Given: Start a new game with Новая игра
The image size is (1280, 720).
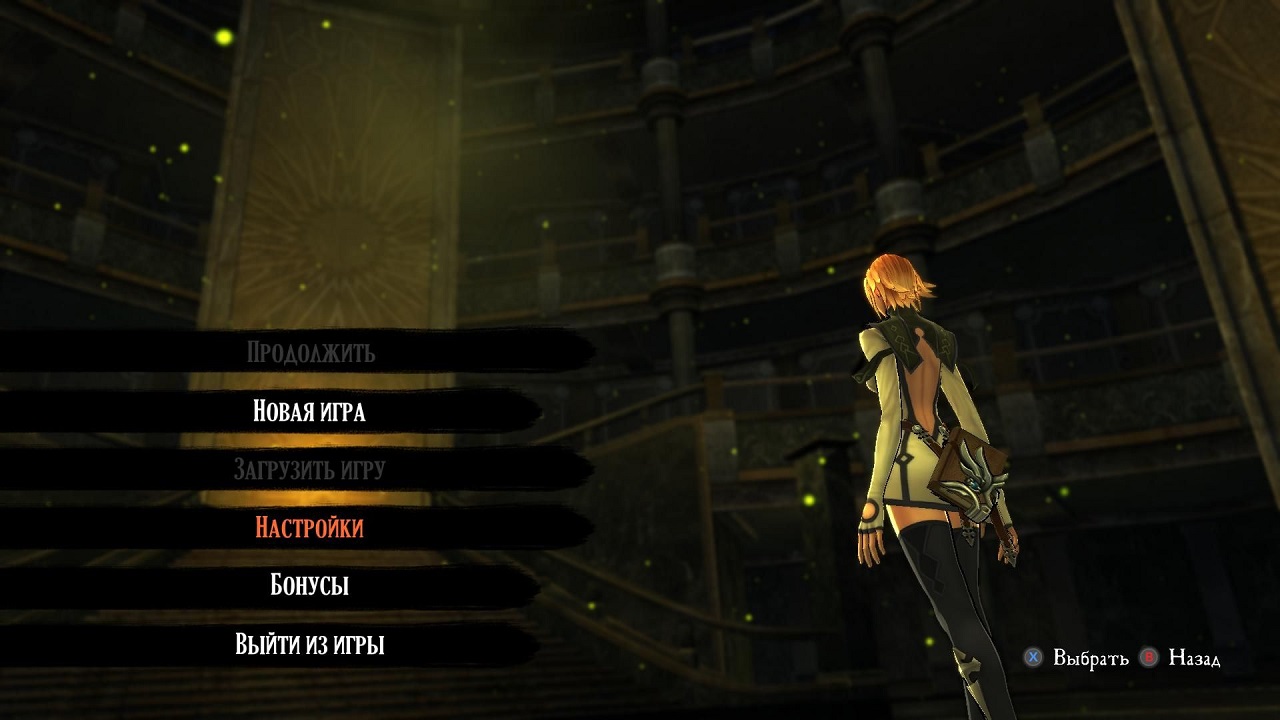Looking at the screenshot, I should click(x=309, y=411).
